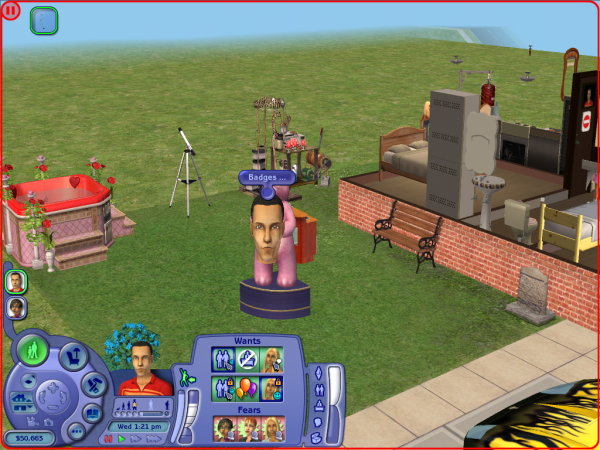The height and width of the screenshot is (450, 600).
Task: Choose the Badges option in the pie menu
Action: click(266, 177)
